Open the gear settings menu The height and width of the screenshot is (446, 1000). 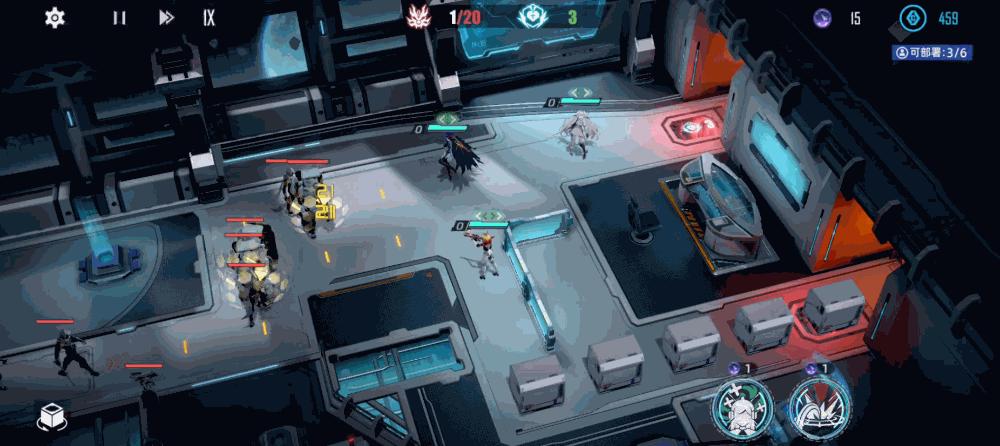(x=55, y=17)
